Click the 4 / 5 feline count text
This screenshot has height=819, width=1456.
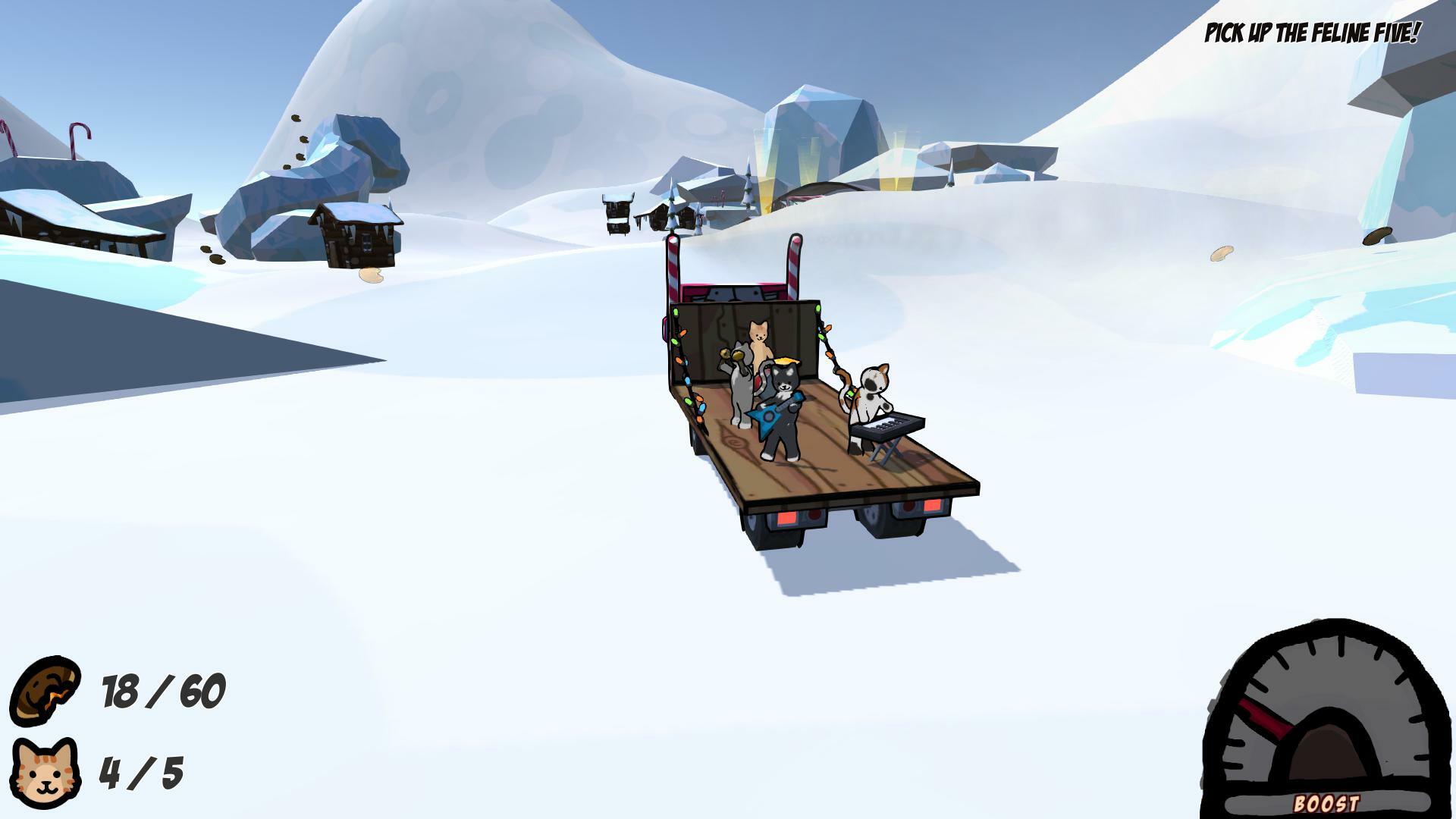[x=140, y=775]
